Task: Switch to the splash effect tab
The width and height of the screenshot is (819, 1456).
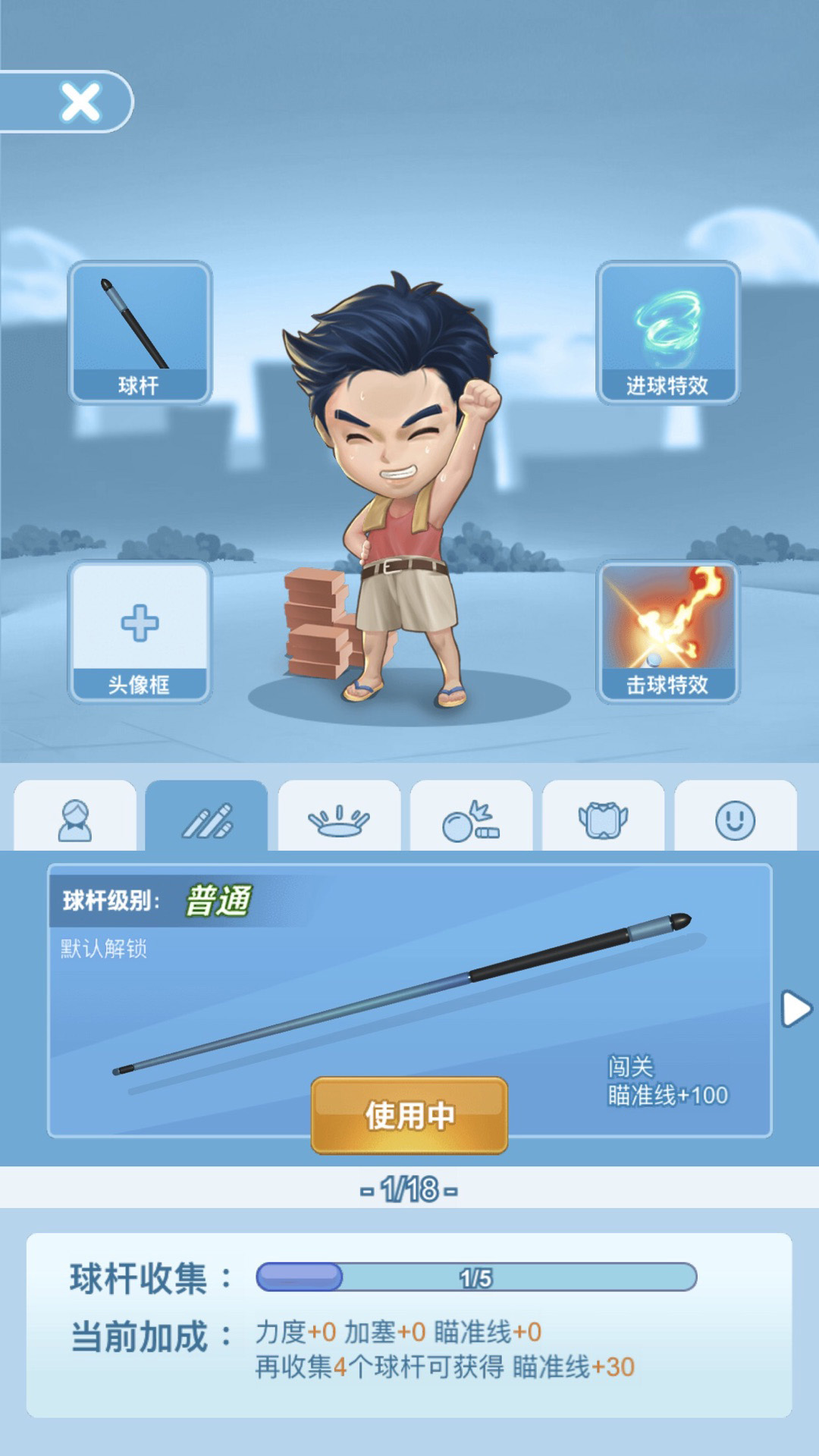Action: (339, 819)
